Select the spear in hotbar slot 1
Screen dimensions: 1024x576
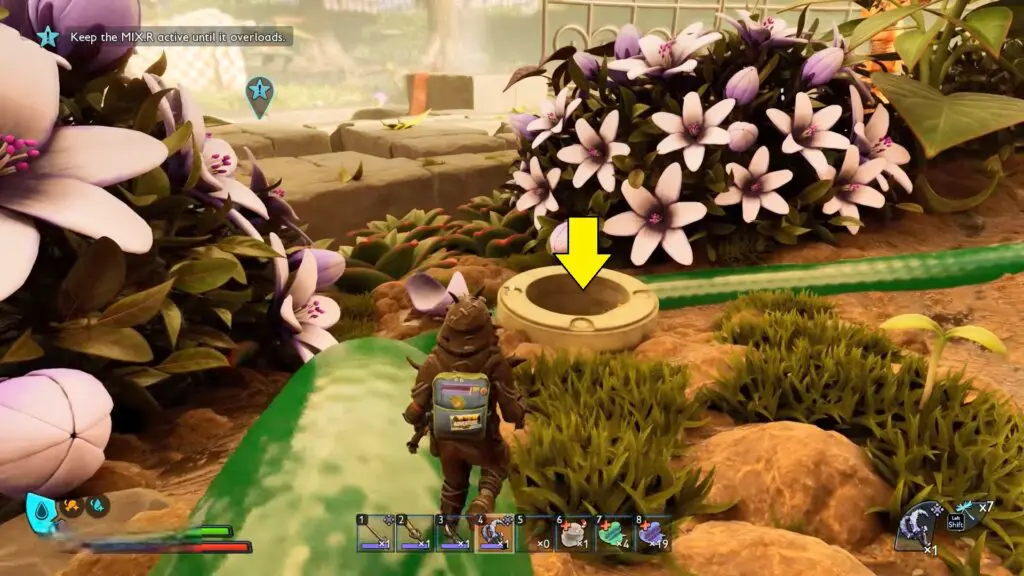[x=375, y=533]
